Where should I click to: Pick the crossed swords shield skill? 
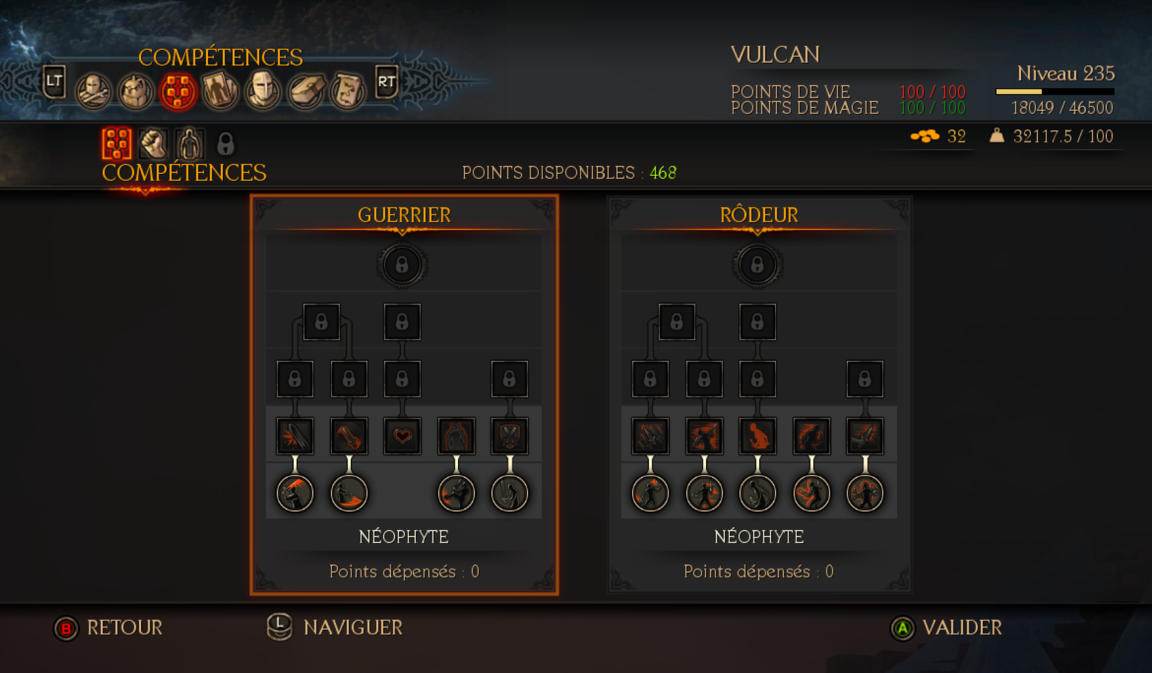click(510, 436)
